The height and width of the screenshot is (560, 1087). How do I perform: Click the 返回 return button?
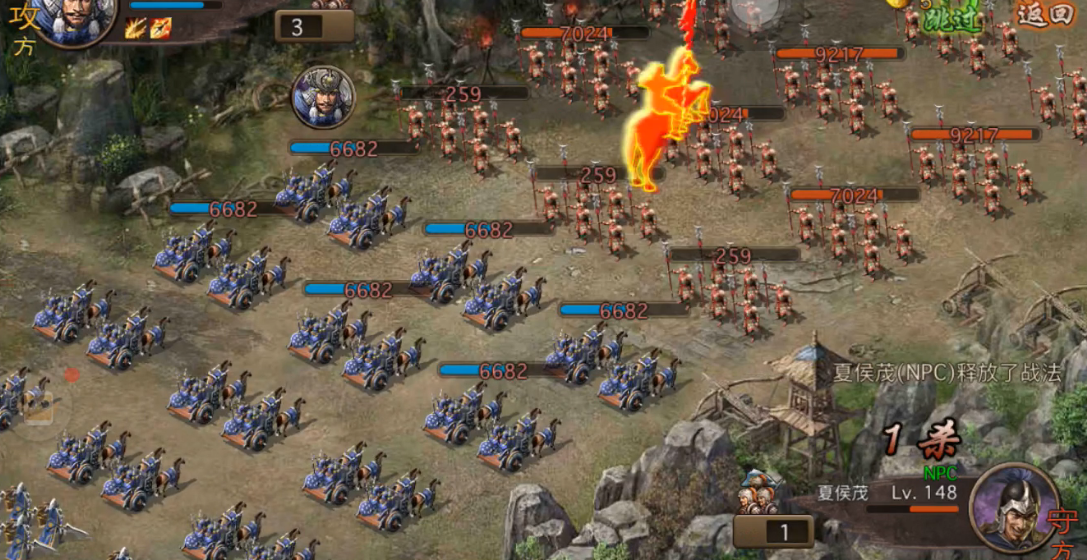1044,15
